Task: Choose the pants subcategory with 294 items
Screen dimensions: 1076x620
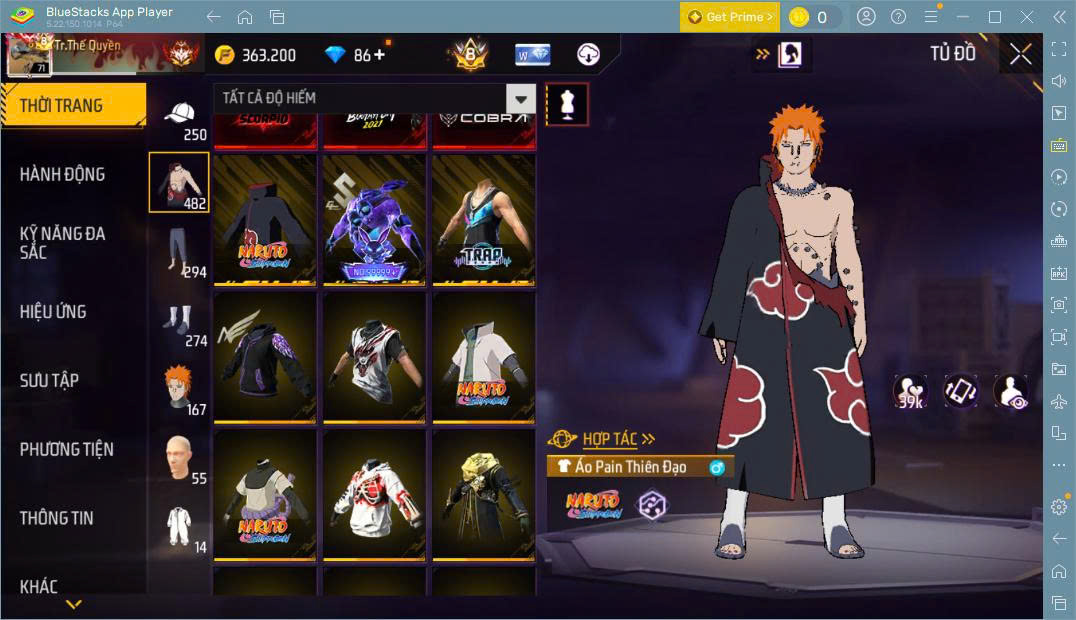Action: (180, 252)
